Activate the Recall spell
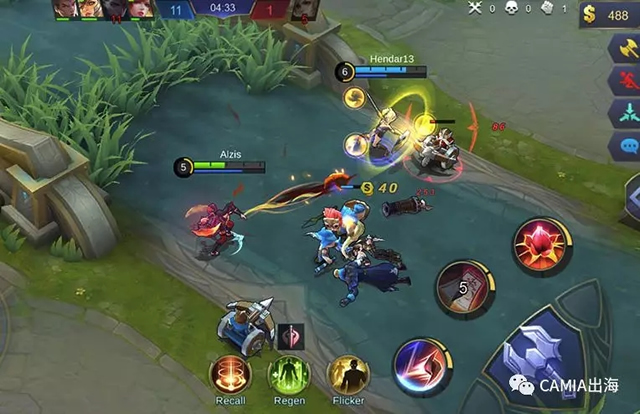The height and width of the screenshot is (414, 640). click(x=229, y=376)
